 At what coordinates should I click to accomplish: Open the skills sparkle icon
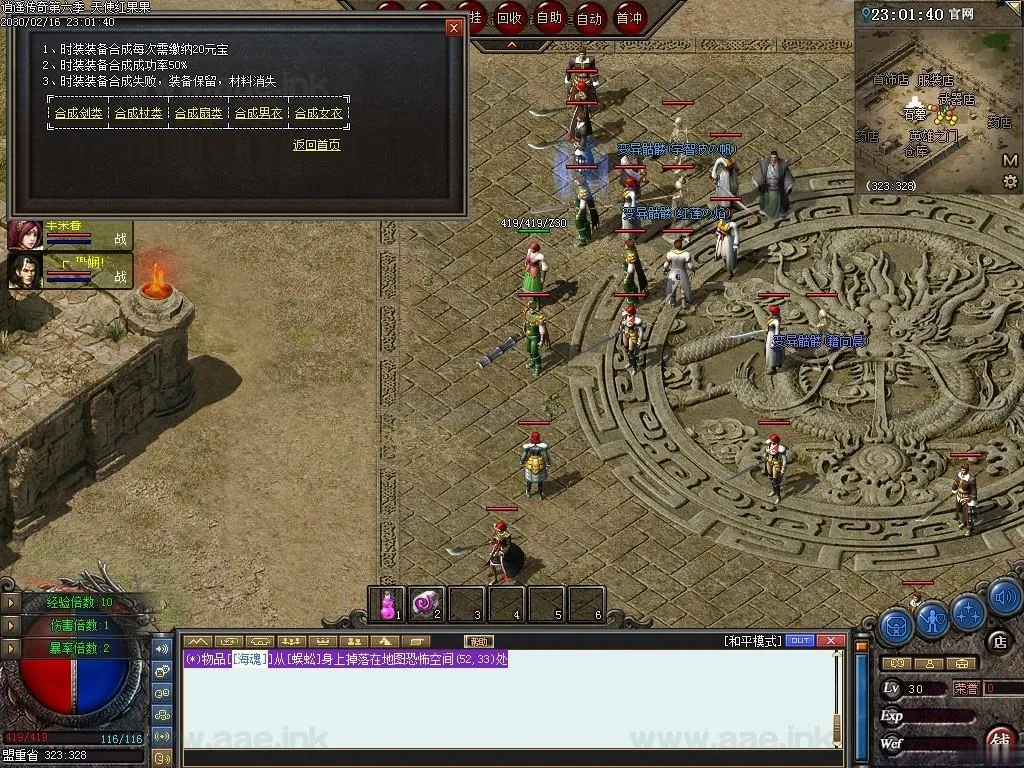(968, 610)
